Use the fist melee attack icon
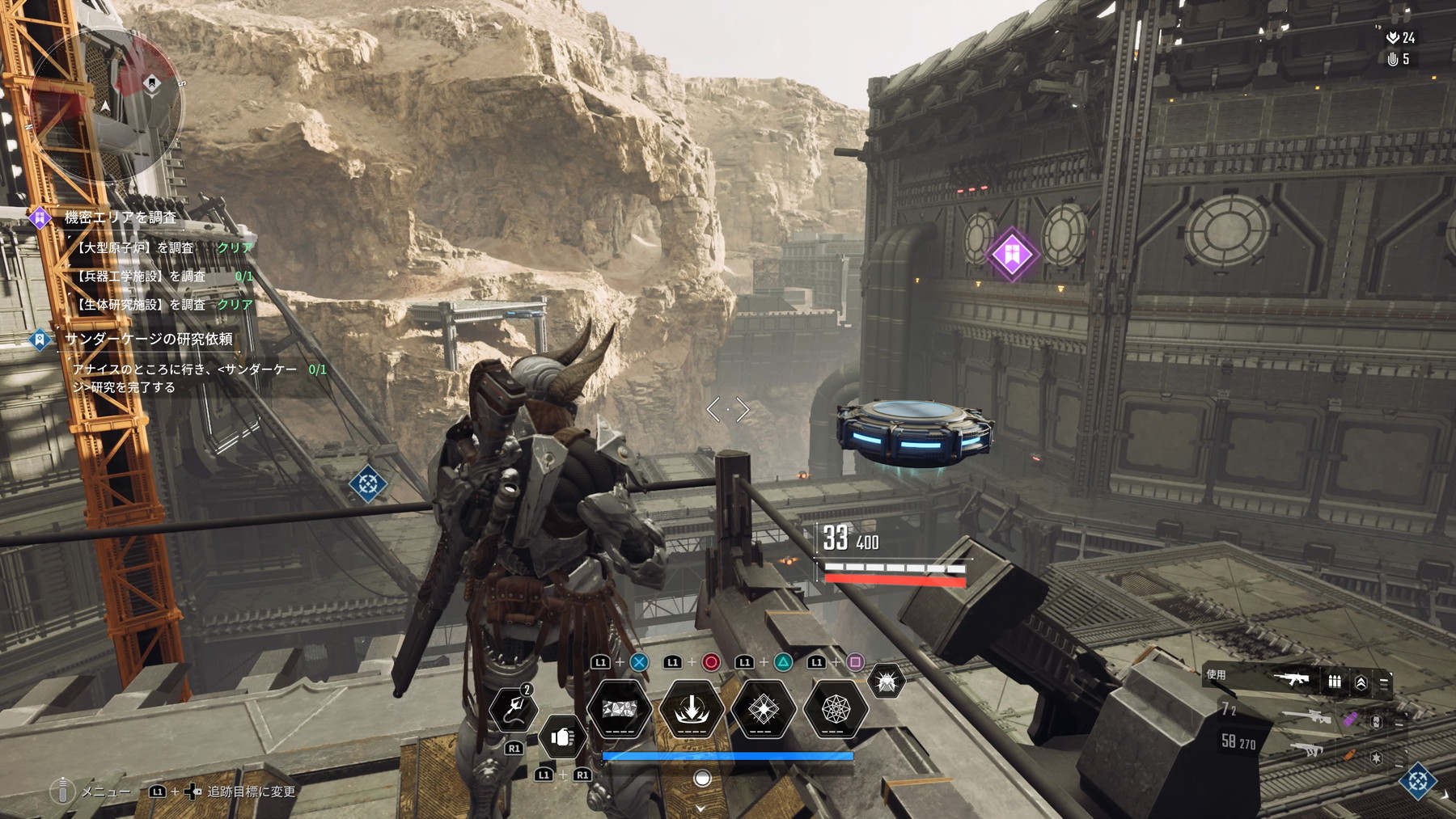 [562, 737]
